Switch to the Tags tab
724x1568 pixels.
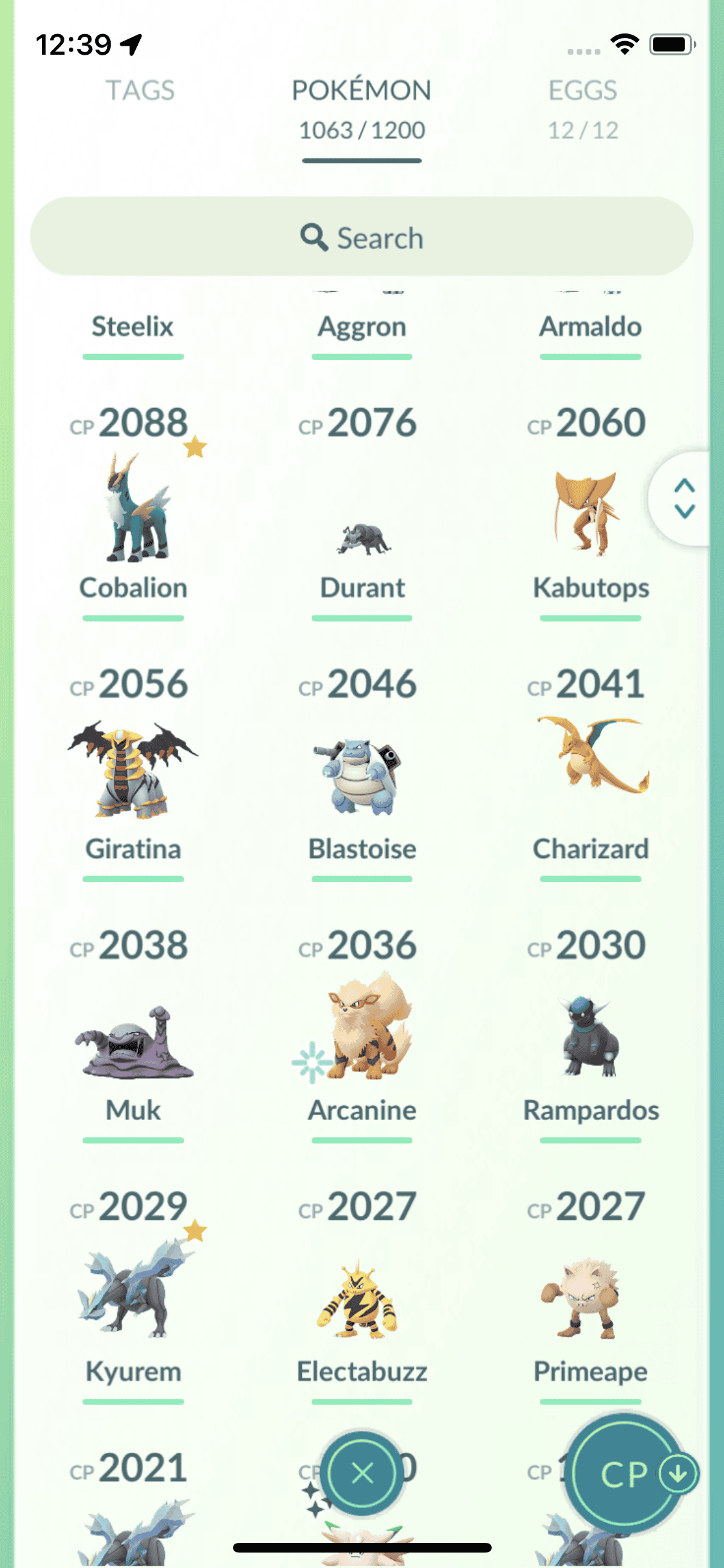tap(140, 91)
